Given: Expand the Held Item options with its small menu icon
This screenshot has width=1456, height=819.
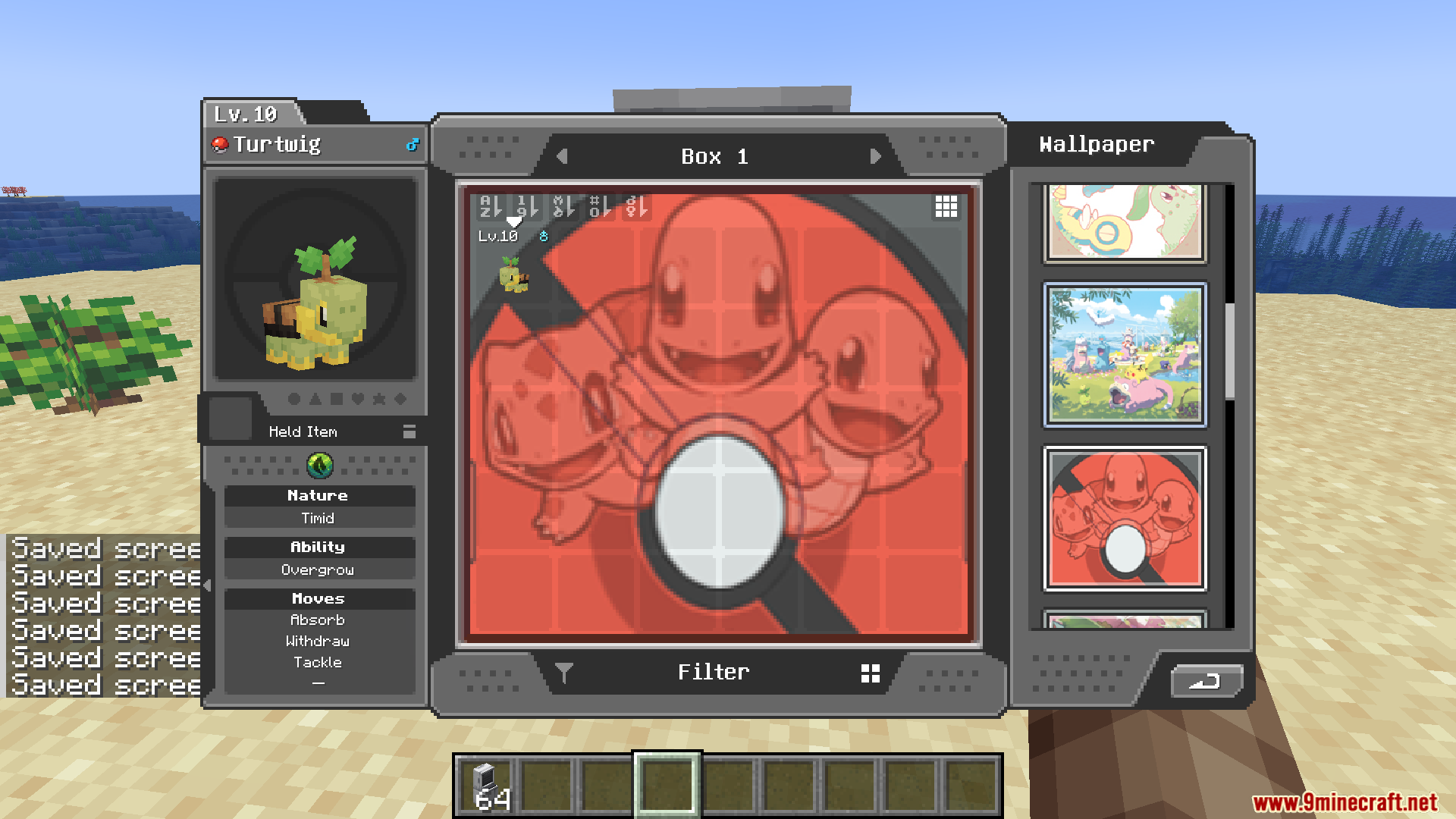Looking at the screenshot, I should click(x=409, y=431).
